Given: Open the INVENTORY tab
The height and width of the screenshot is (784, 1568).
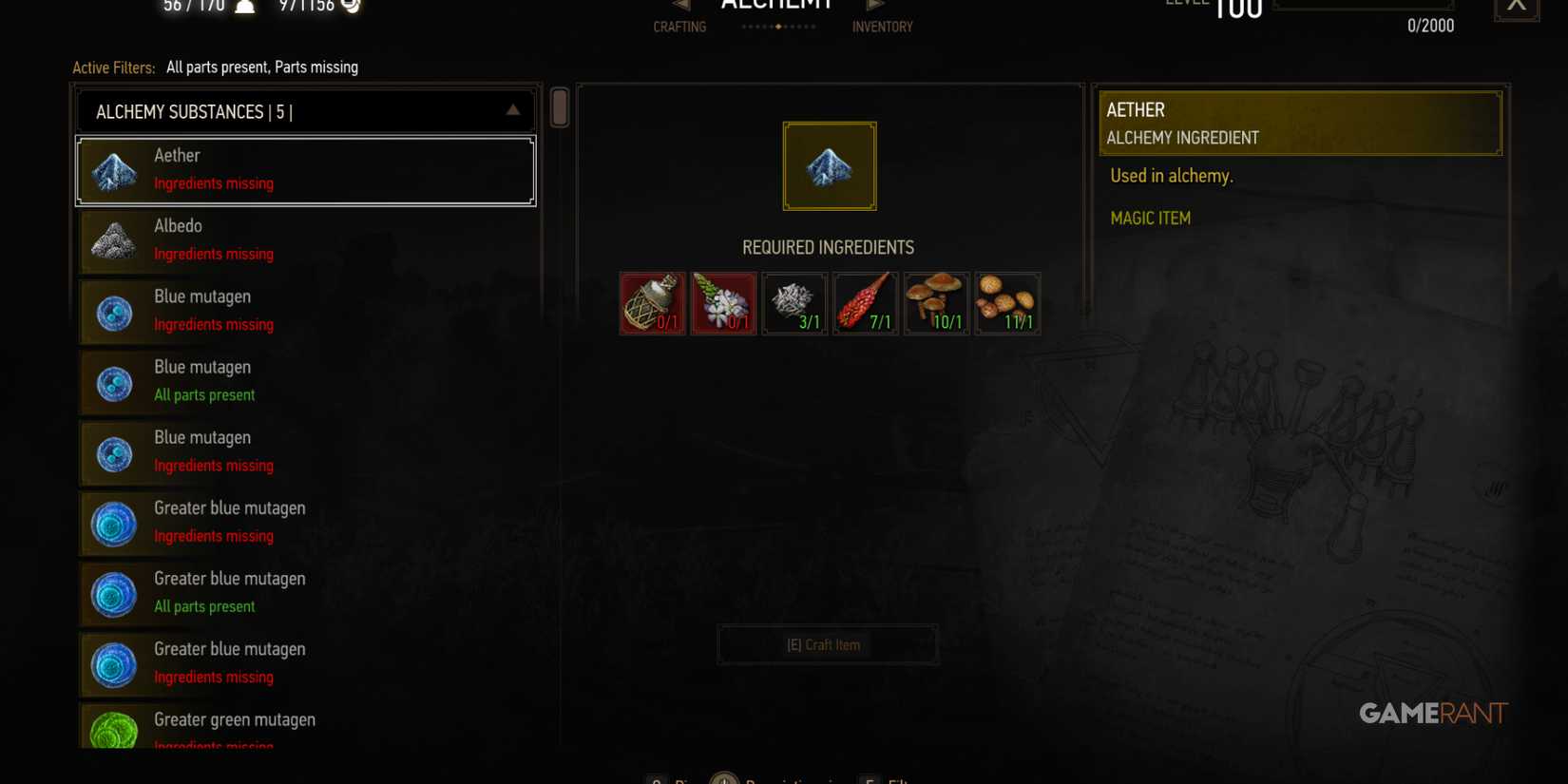Looking at the screenshot, I should (x=882, y=27).
